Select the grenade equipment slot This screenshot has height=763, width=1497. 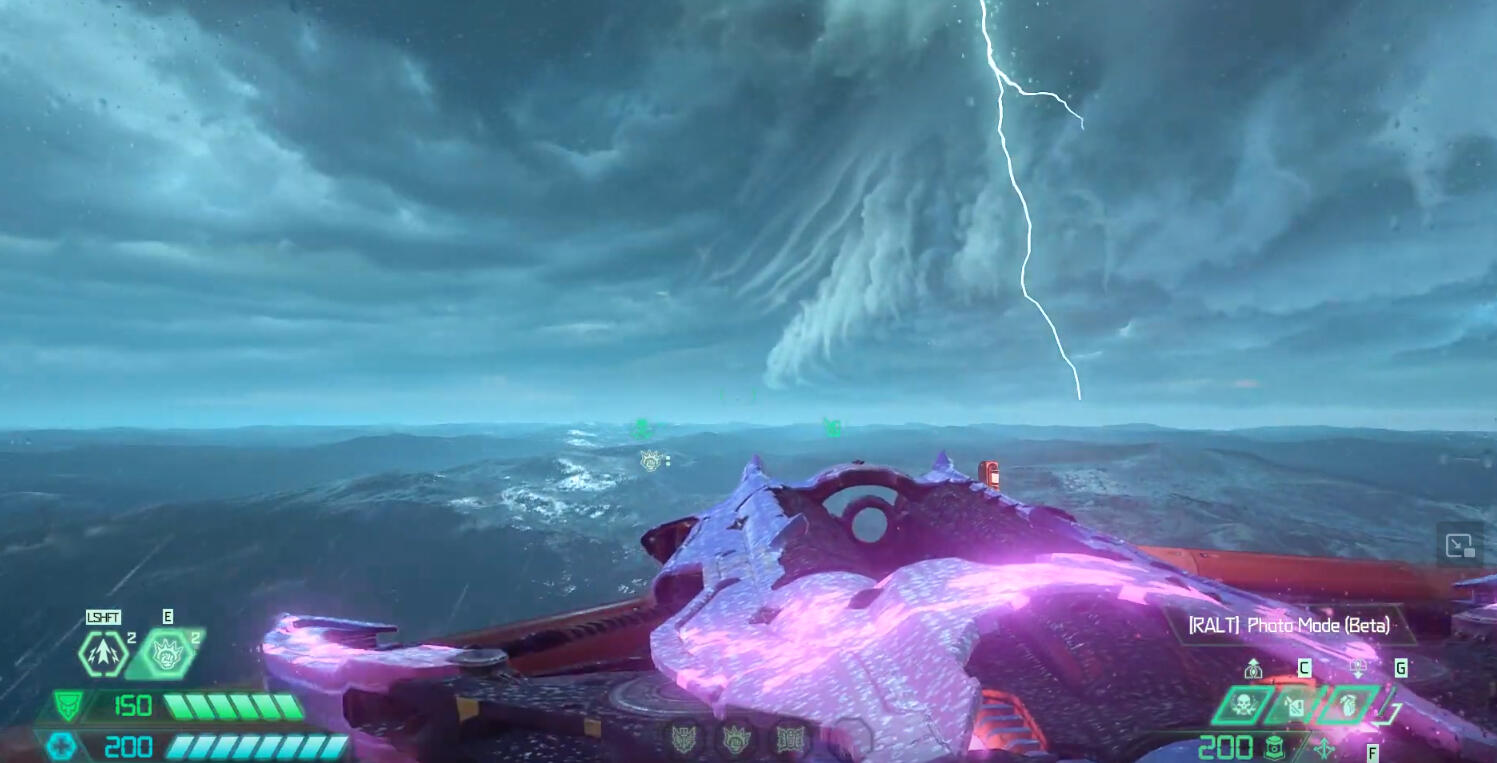point(1345,705)
